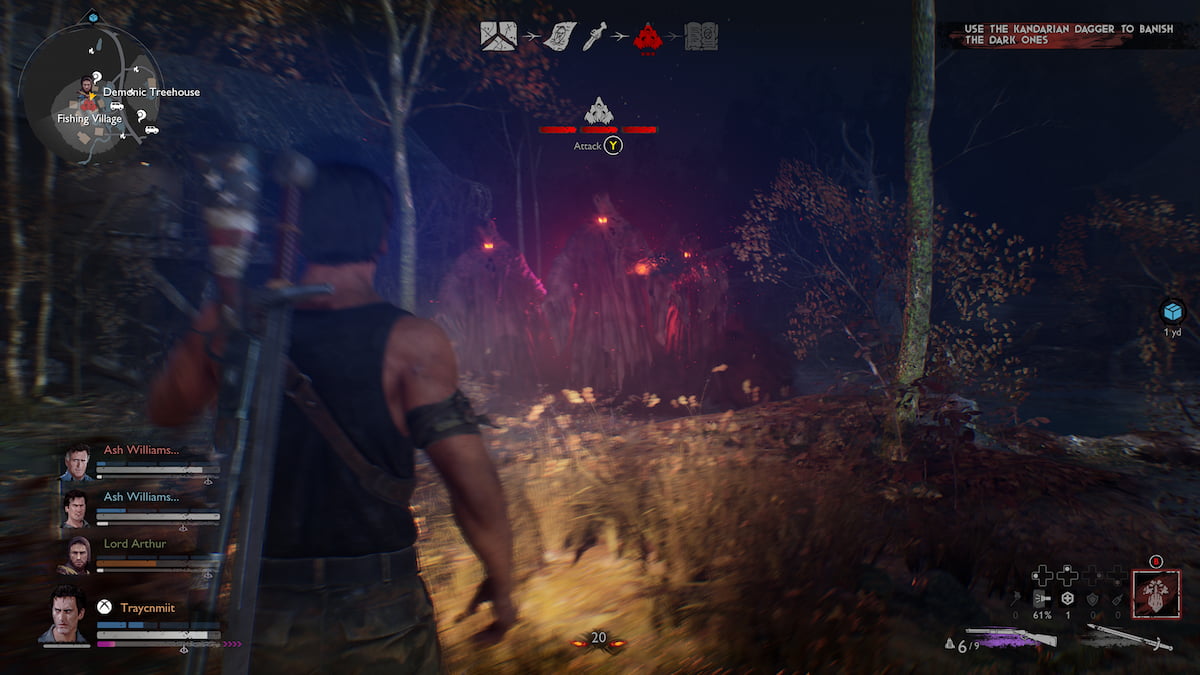Click the Dark Ones boss marker icon
Screen dimensions: 1200x675
pos(598,110)
